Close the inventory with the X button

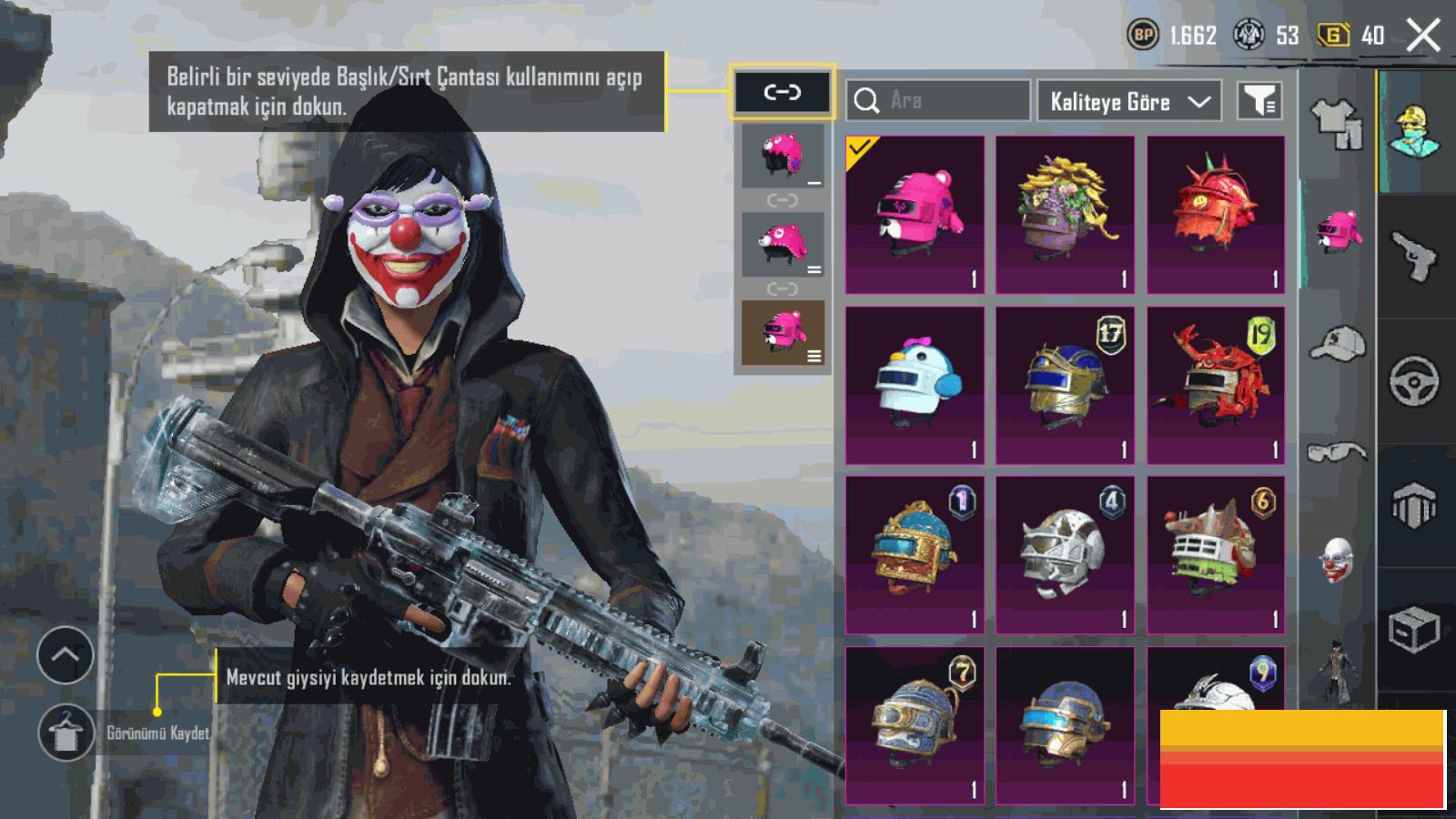coord(1422,36)
